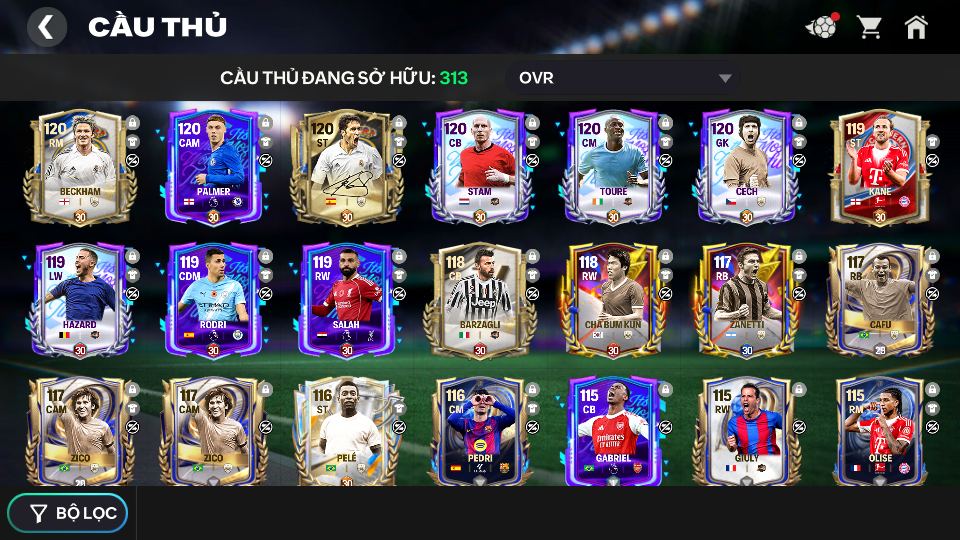The height and width of the screenshot is (540, 960).
Task: Select the Stam 120 CB card
Action: (480, 166)
